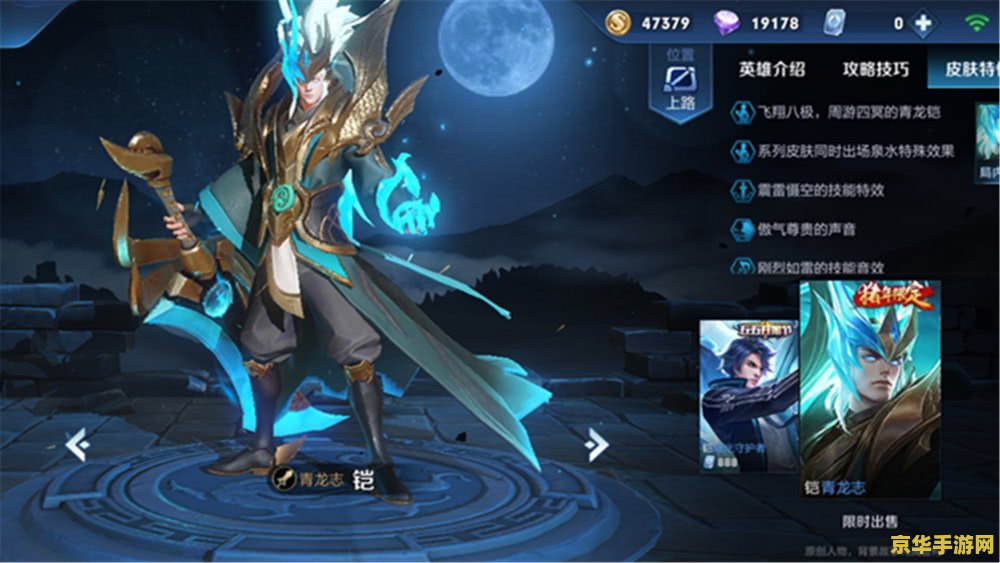
Task: Tap the 上路 position badge
Action: (x=681, y=83)
